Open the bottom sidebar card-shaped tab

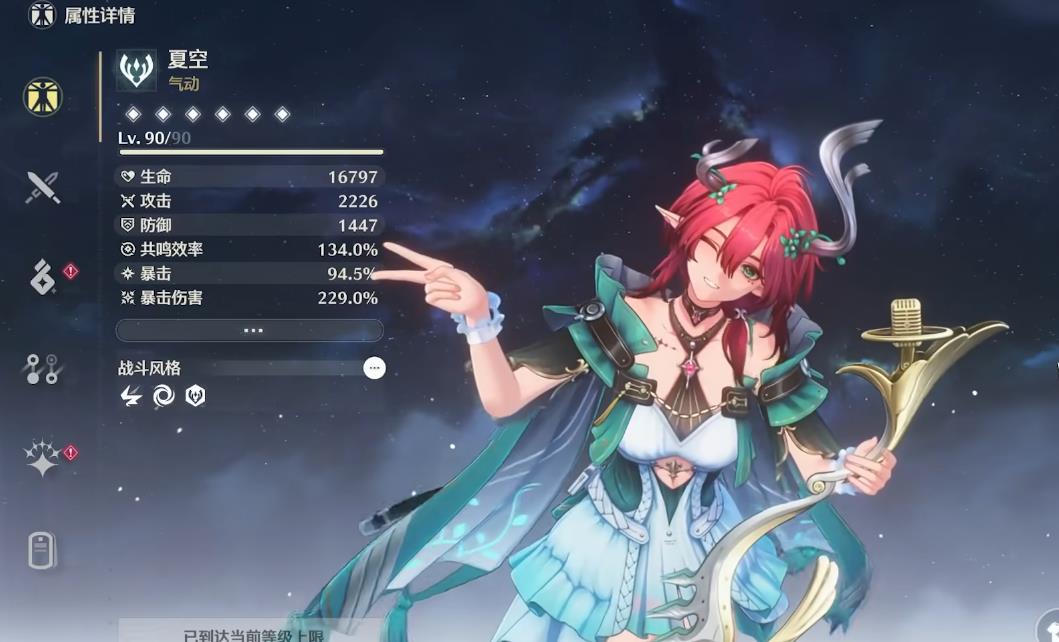click(42, 550)
